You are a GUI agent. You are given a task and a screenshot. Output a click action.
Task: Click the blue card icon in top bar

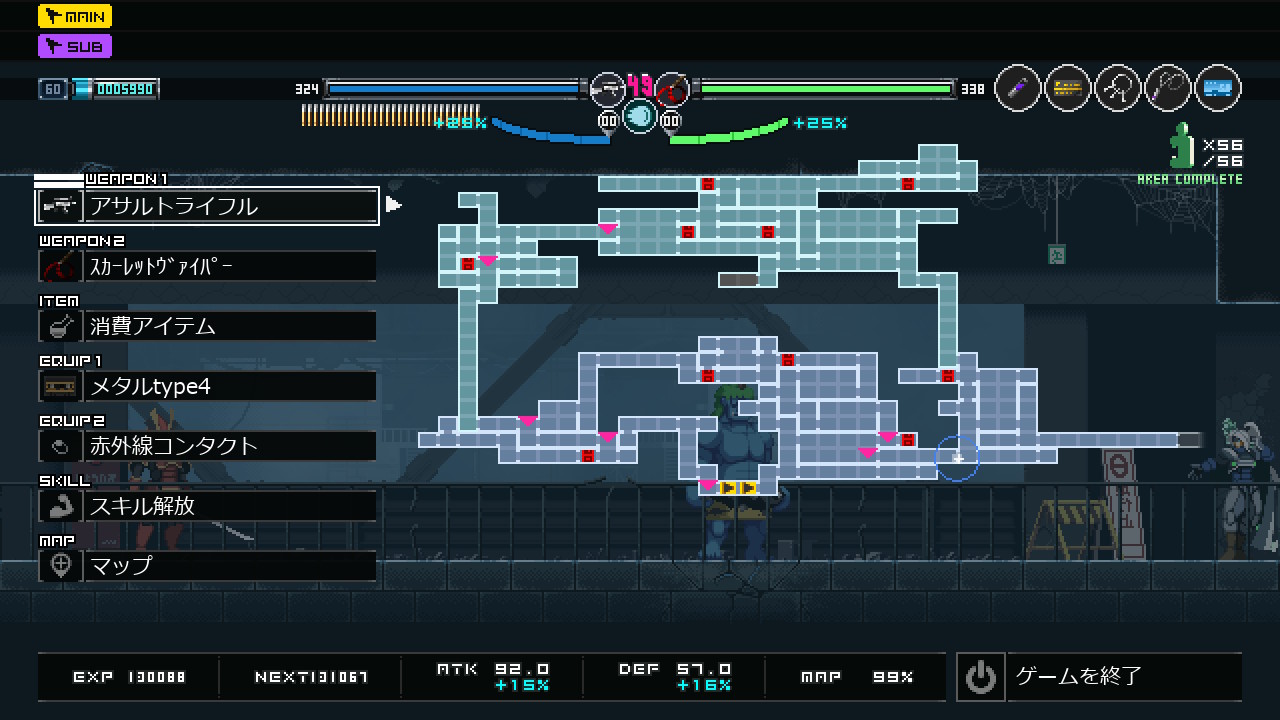1217,89
